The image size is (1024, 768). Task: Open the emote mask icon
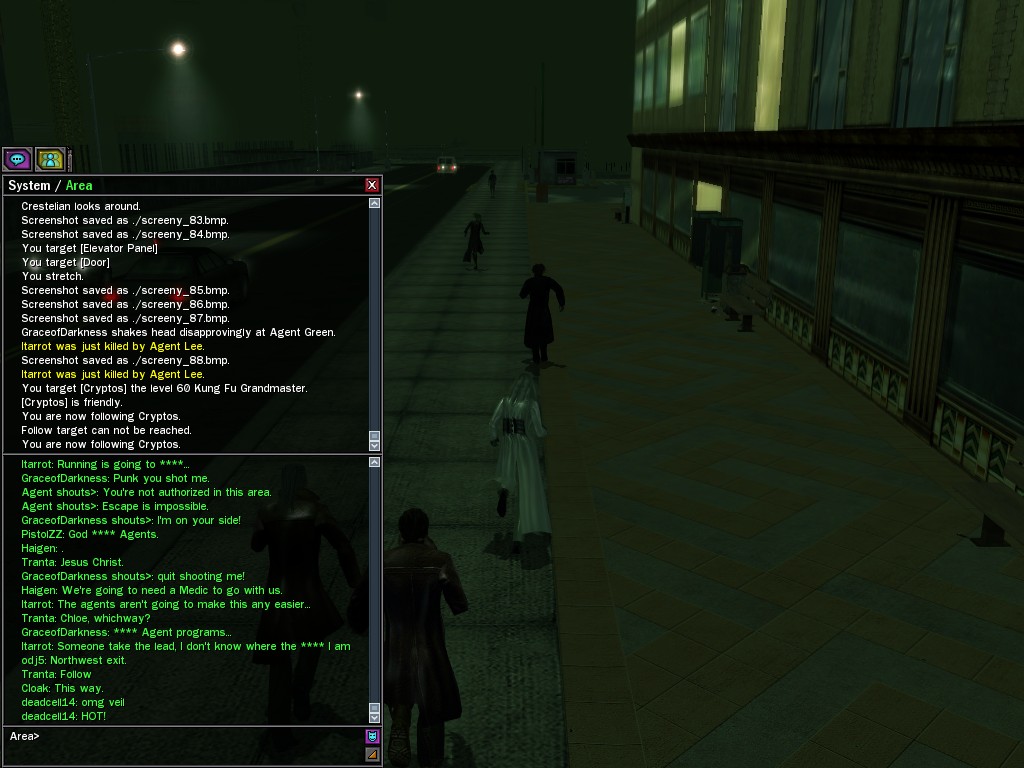(x=372, y=737)
